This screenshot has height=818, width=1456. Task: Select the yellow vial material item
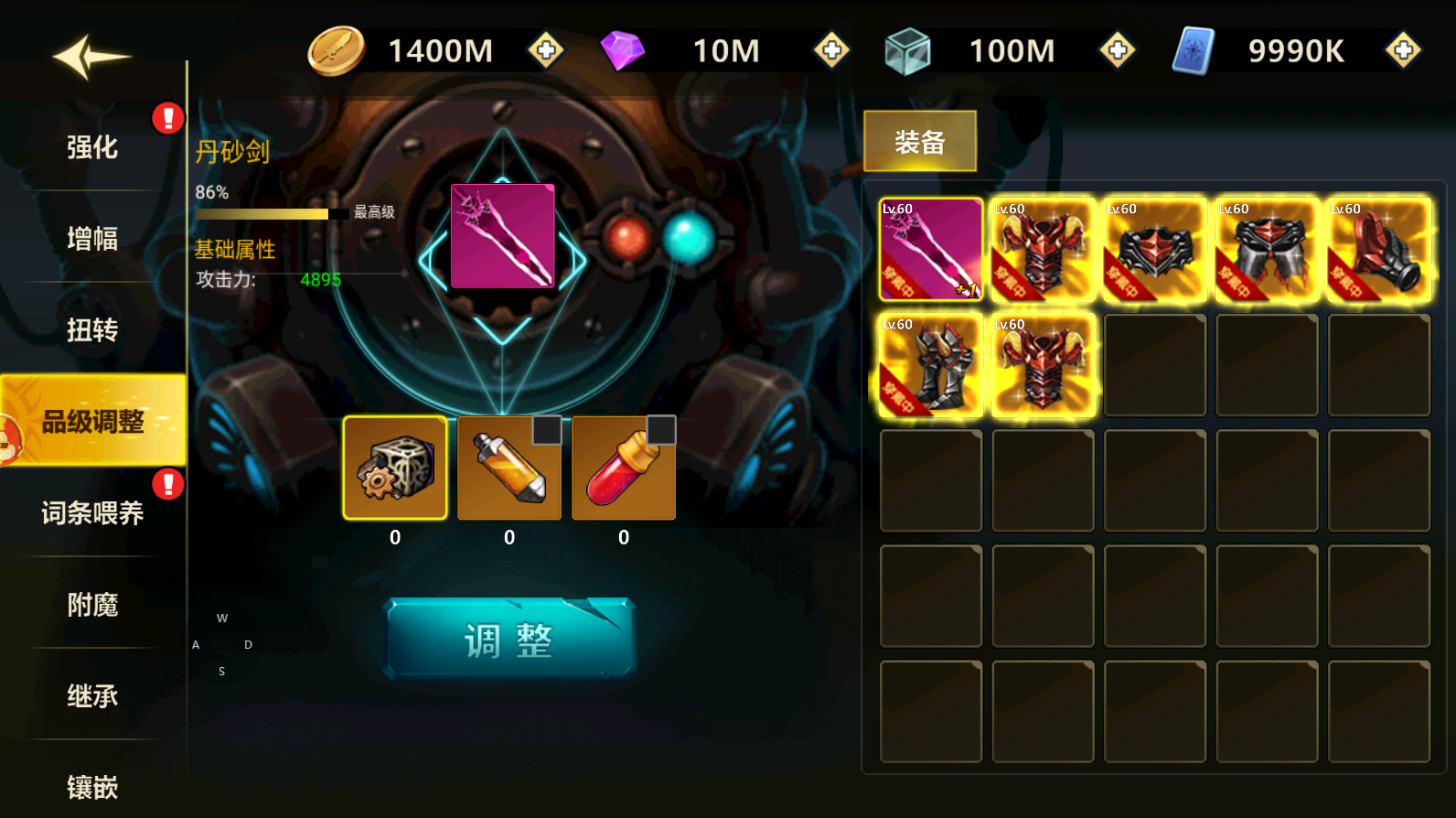[x=509, y=468]
